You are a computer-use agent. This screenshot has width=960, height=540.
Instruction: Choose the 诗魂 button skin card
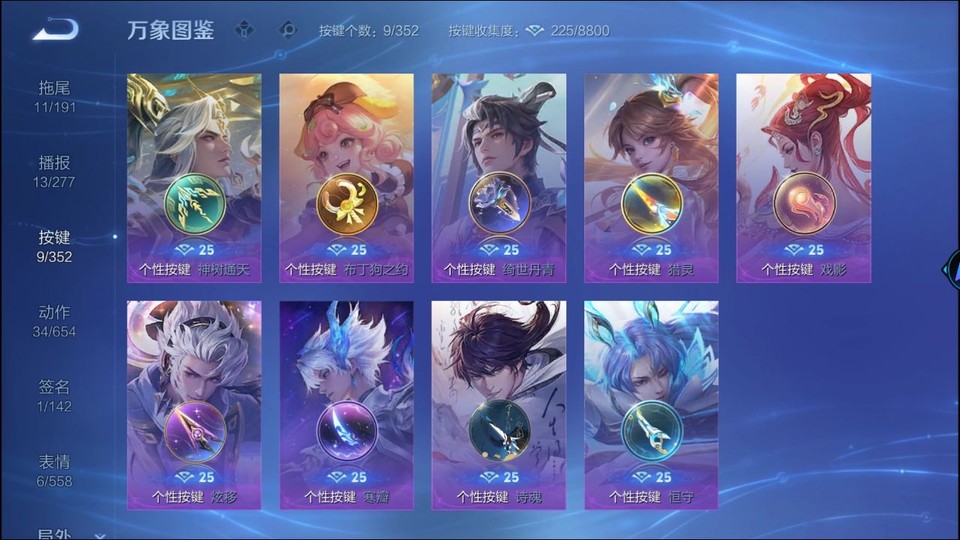click(x=499, y=405)
